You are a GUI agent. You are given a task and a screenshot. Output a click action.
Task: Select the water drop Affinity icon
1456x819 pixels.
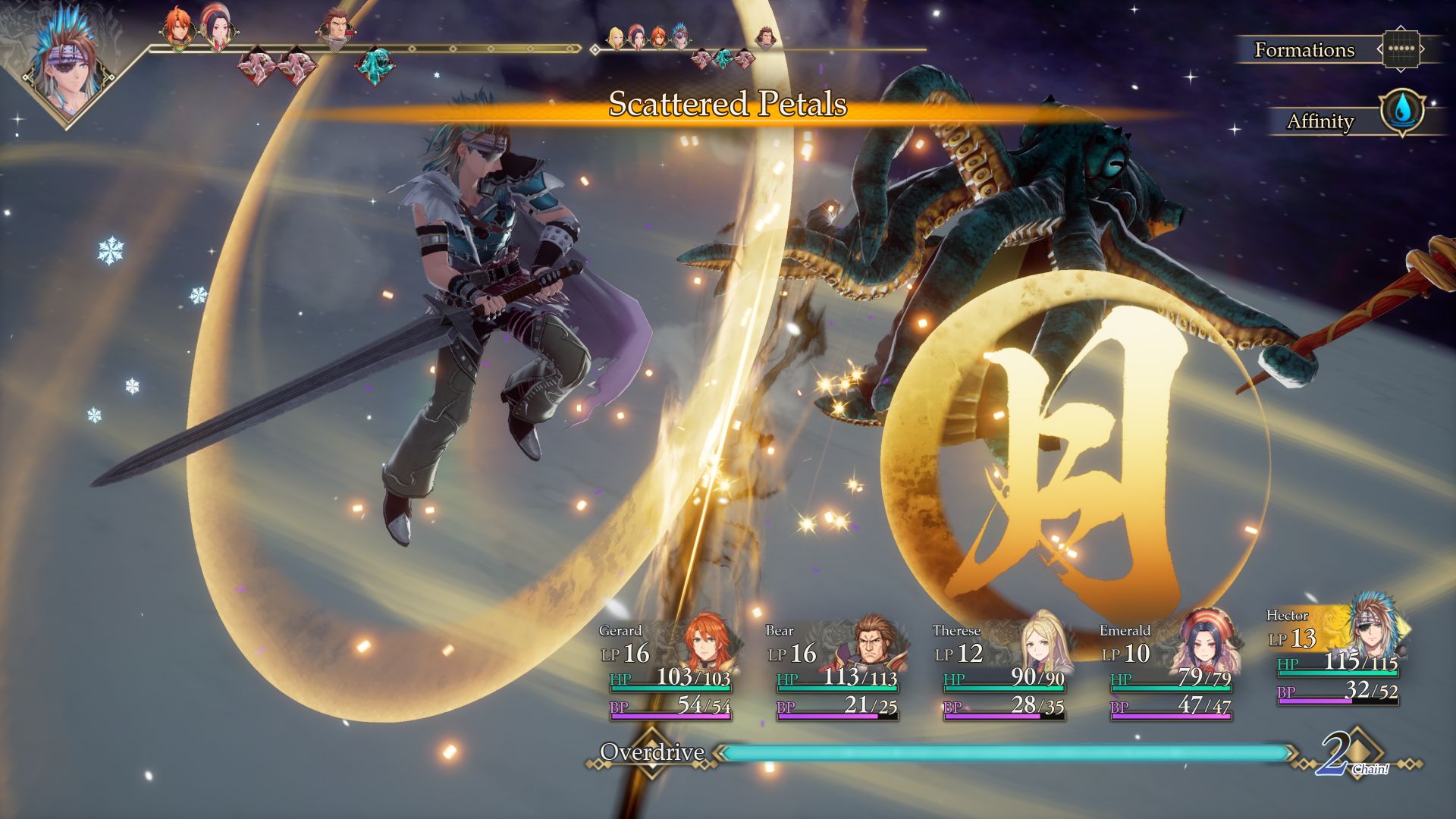pyautogui.click(x=1402, y=112)
